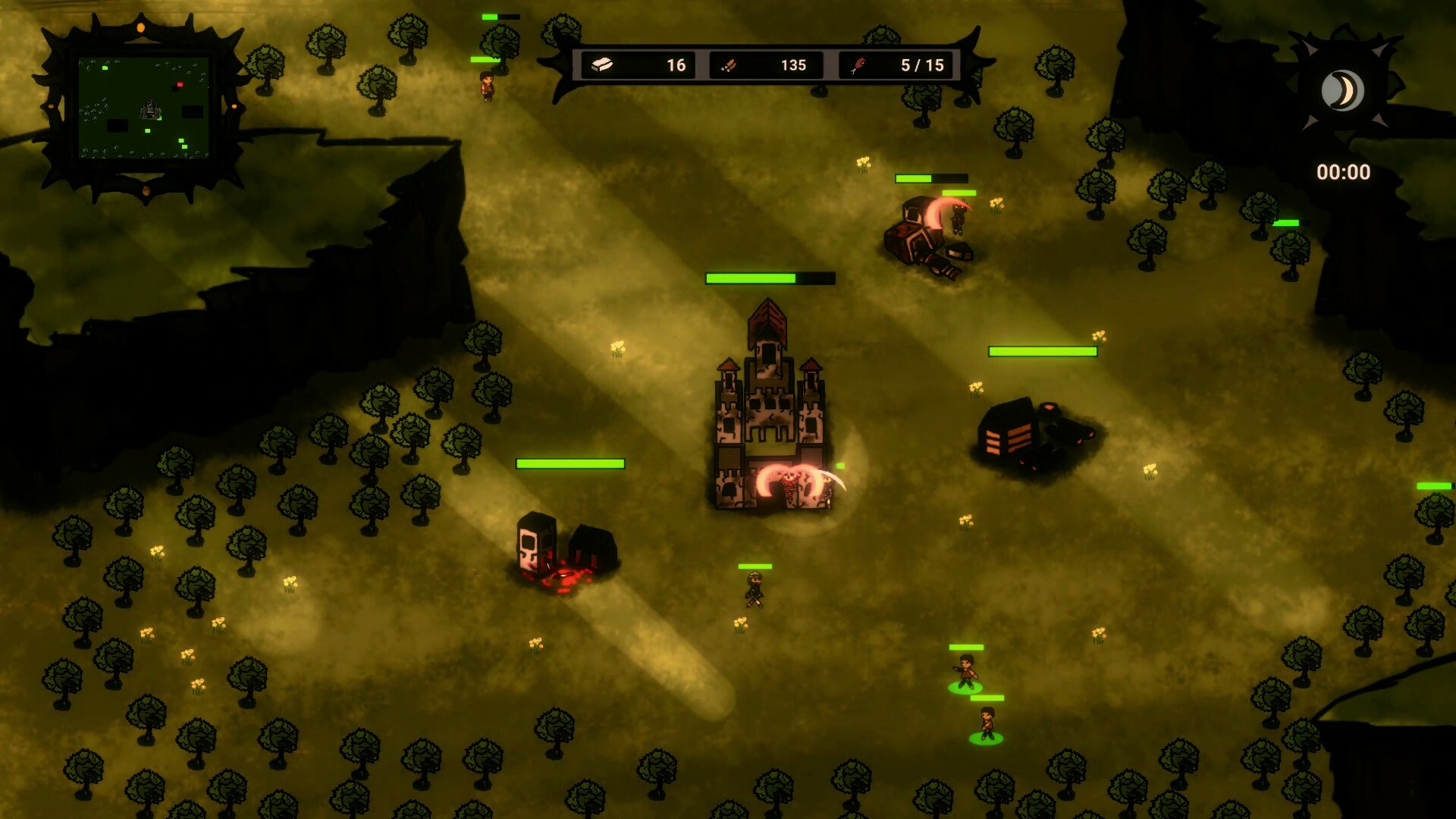Expand the wood counter showing 135
The height and width of the screenshot is (819, 1456).
(792, 65)
